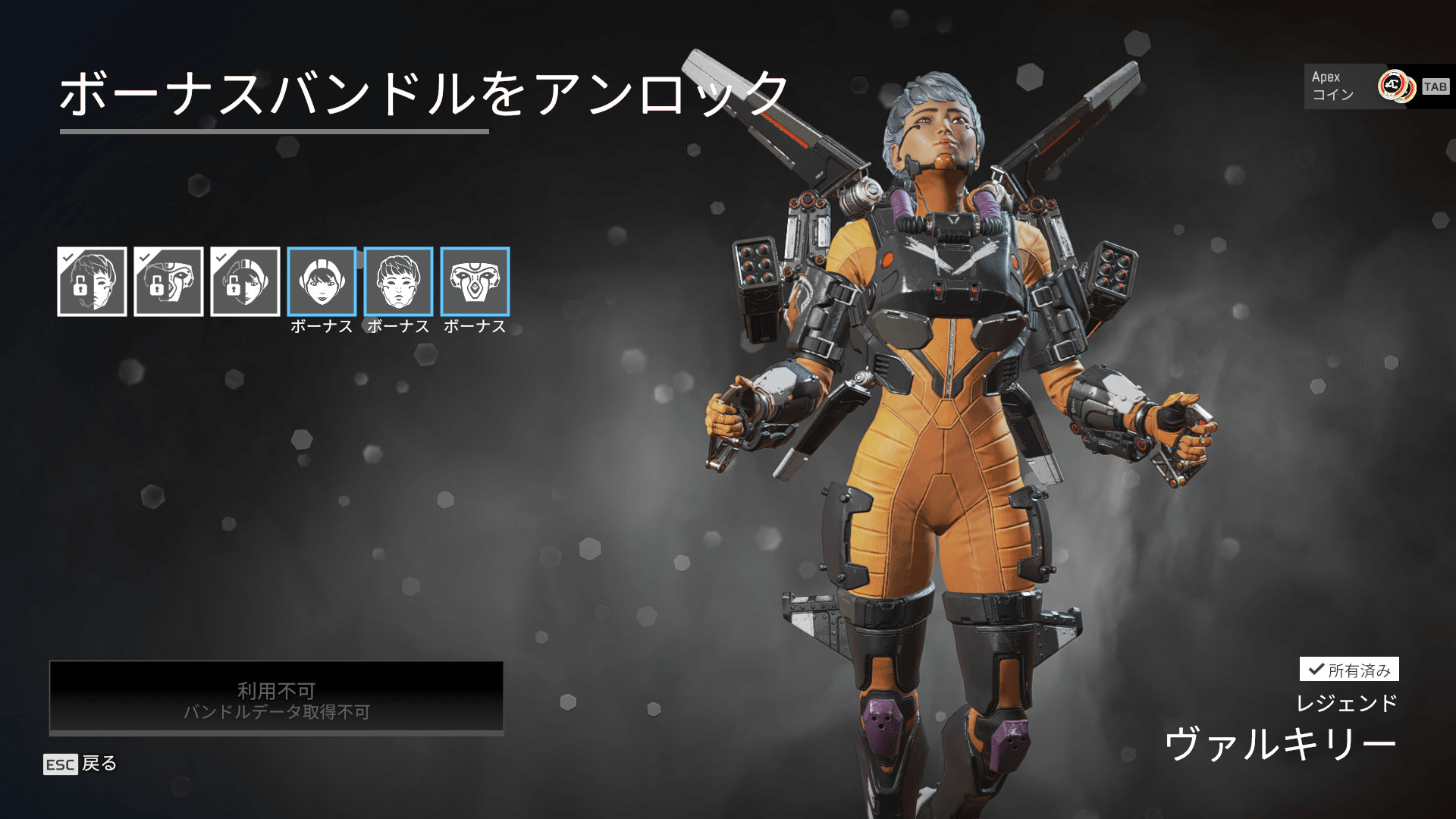Select the owned Valkyrie legend unlock tile

pyautogui.click(x=92, y=281)
